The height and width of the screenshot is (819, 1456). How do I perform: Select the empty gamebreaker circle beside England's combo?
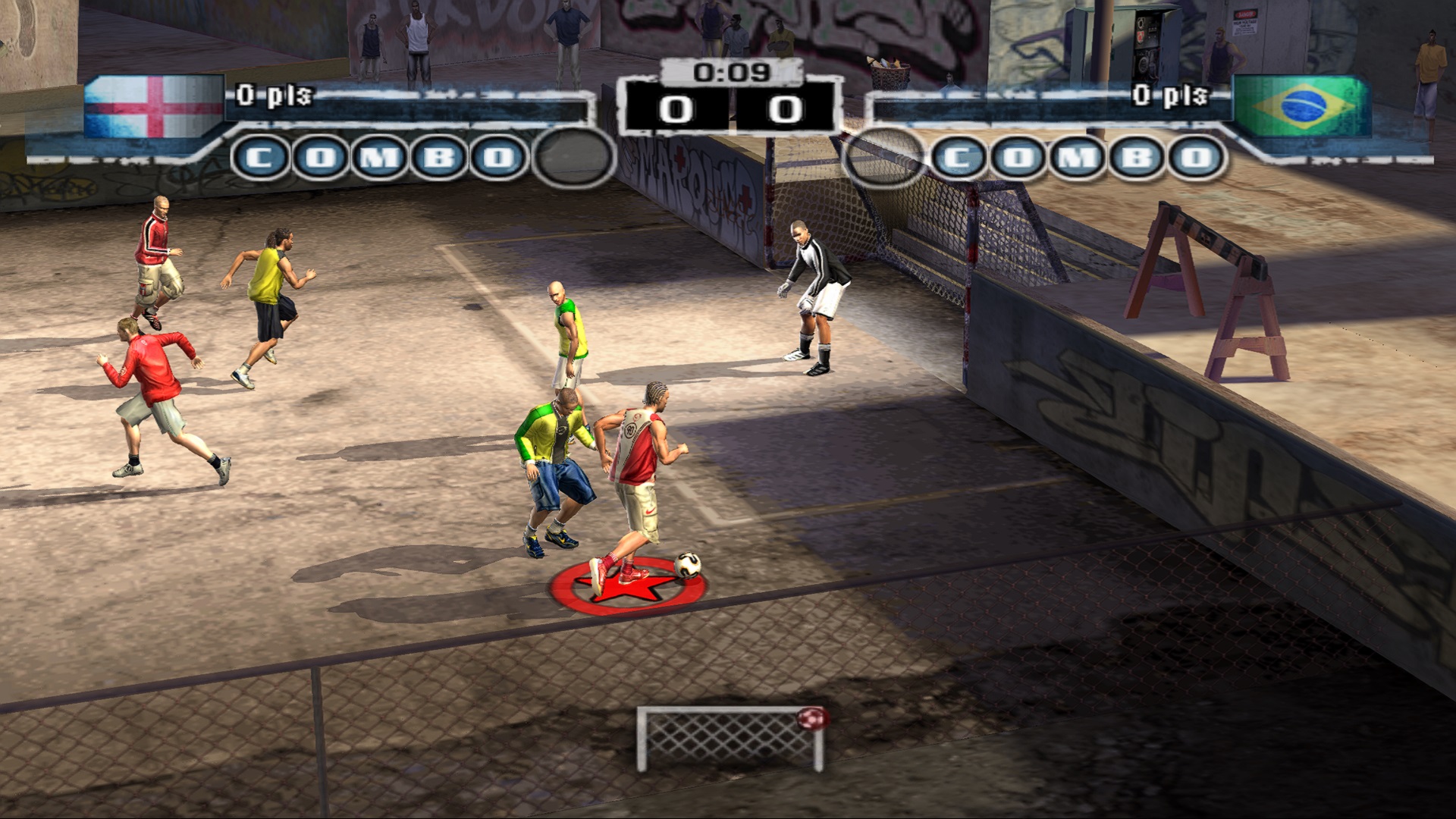coord(574,157)
